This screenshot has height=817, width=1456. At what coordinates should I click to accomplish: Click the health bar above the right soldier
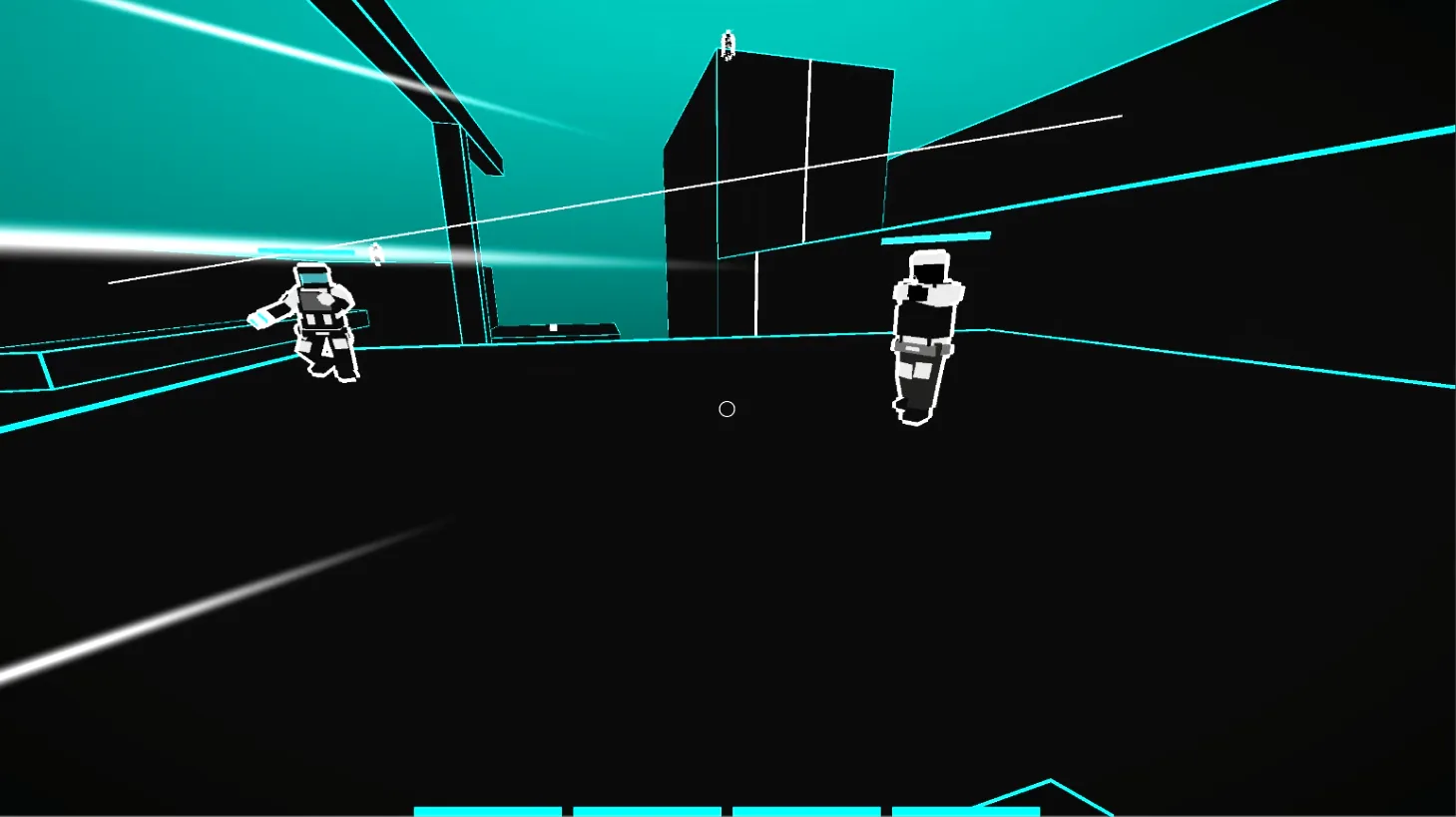(x=934, y=237)
